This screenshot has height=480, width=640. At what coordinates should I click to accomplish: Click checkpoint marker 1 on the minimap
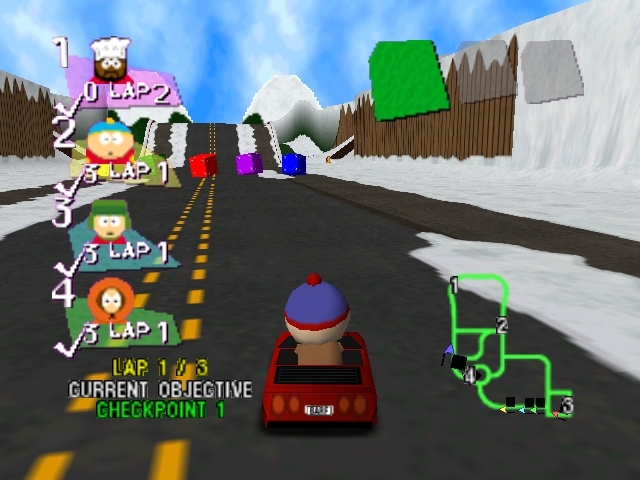pyautogui.click(x=454, y=286)
